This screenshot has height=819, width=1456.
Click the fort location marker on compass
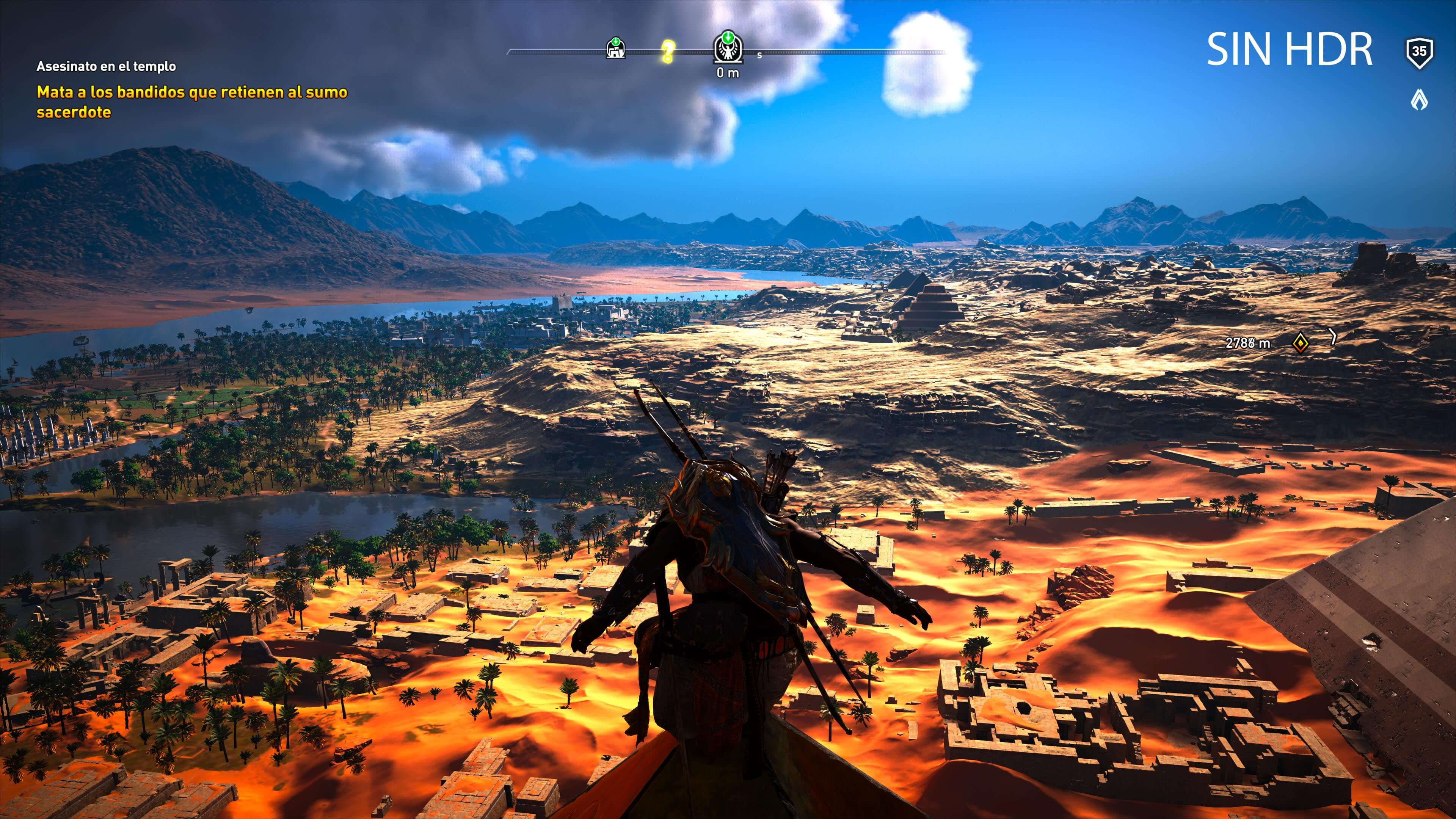615,49
